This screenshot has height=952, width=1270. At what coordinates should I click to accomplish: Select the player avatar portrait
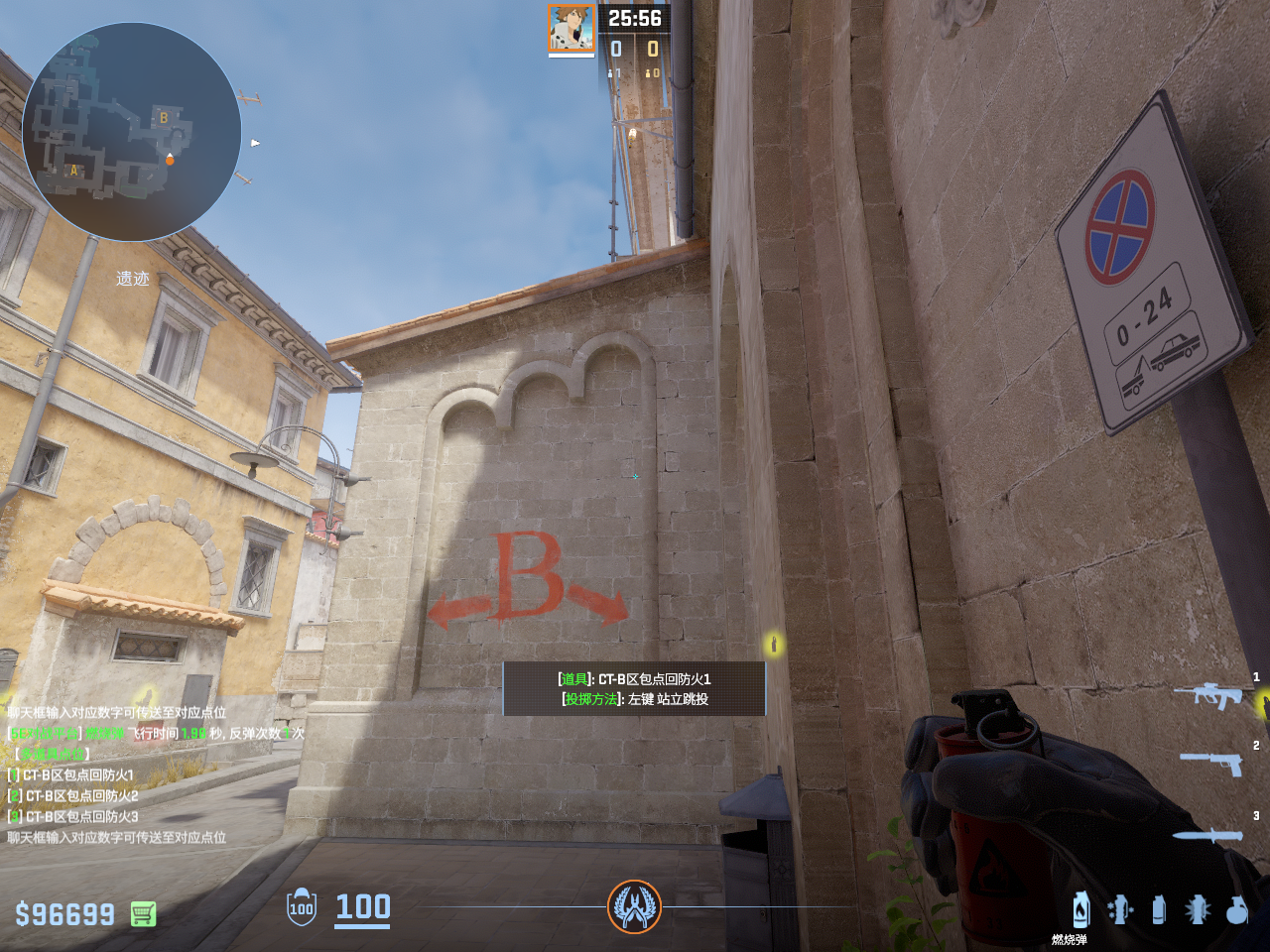tap(571, 28)
